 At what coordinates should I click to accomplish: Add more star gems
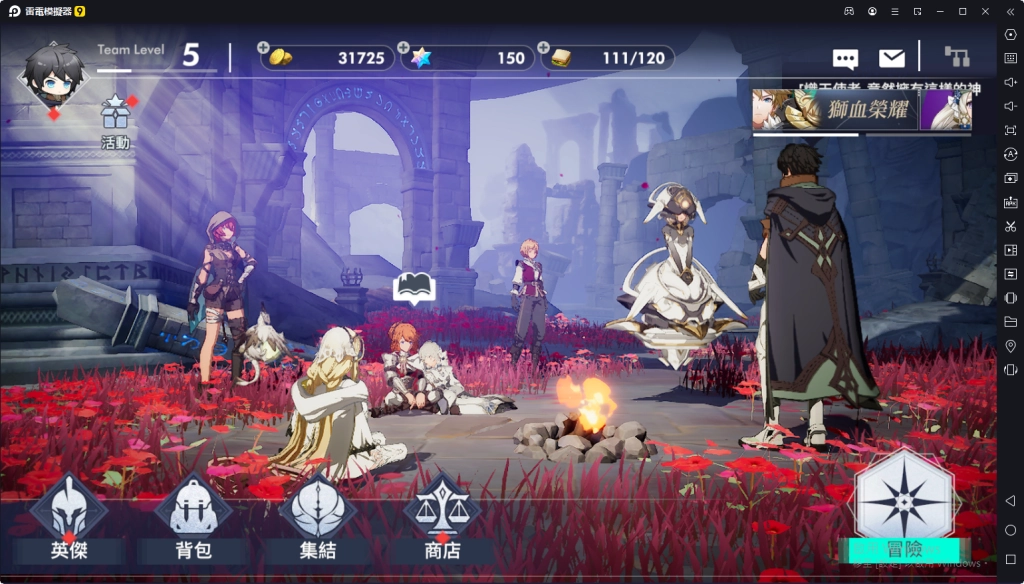[403, 47]
